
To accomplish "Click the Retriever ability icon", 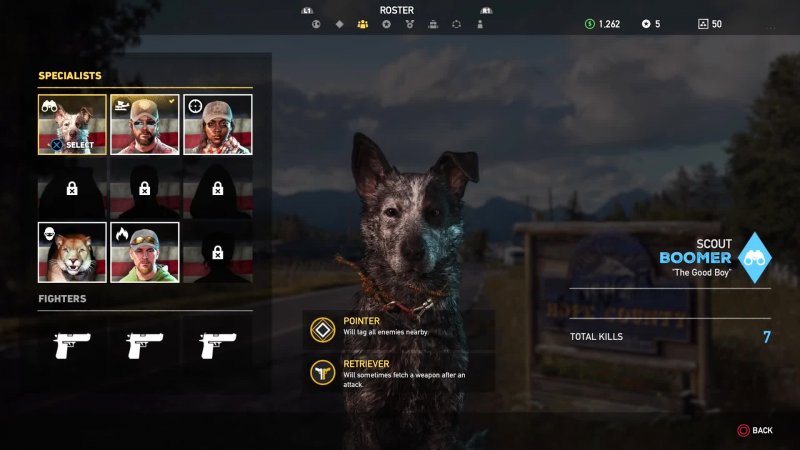I will pyautogui.click(x=323, y=371).
